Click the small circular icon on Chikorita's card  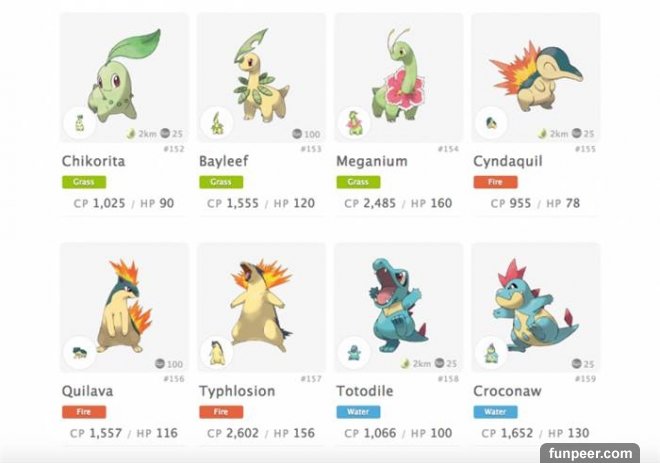click(x=79, y=124)
